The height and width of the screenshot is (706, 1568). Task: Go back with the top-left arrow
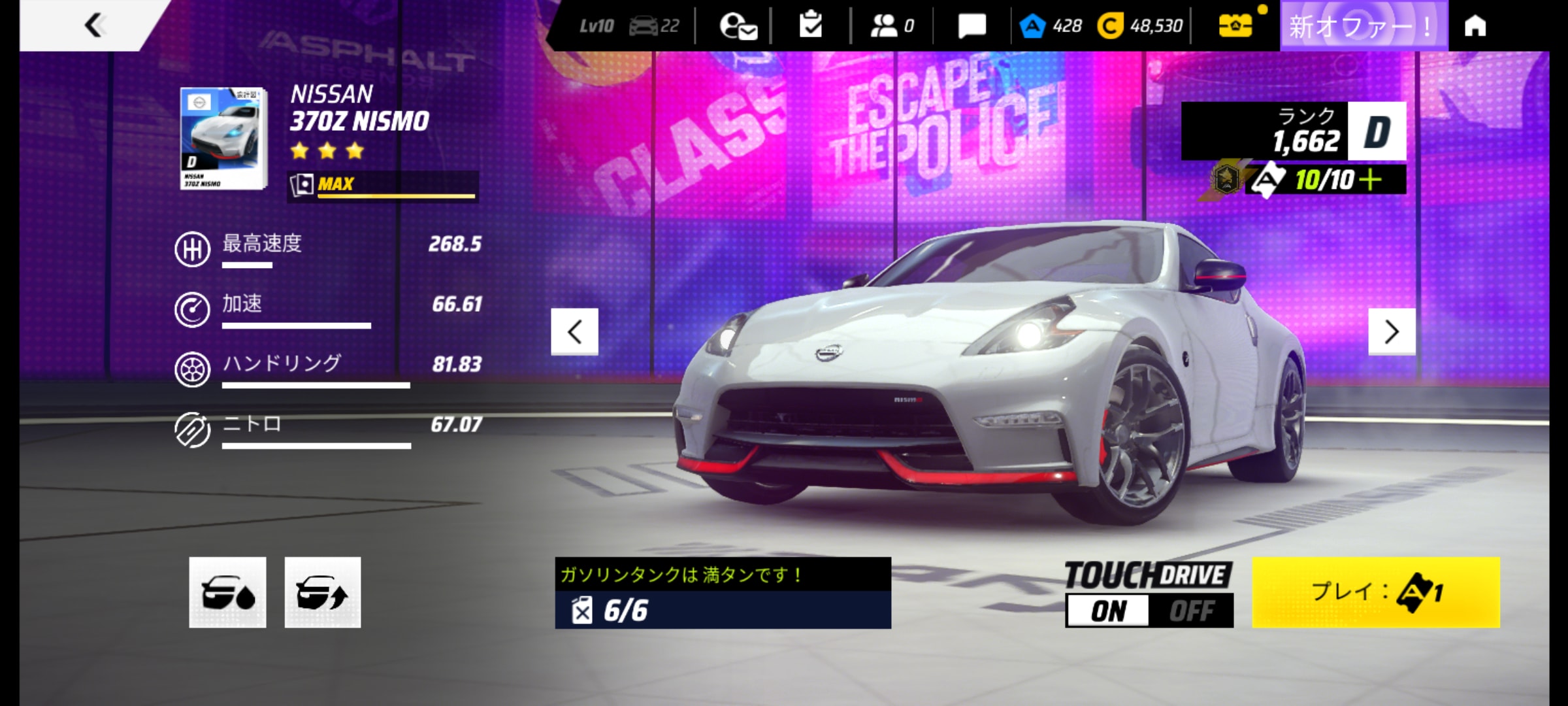click(95, 25)
